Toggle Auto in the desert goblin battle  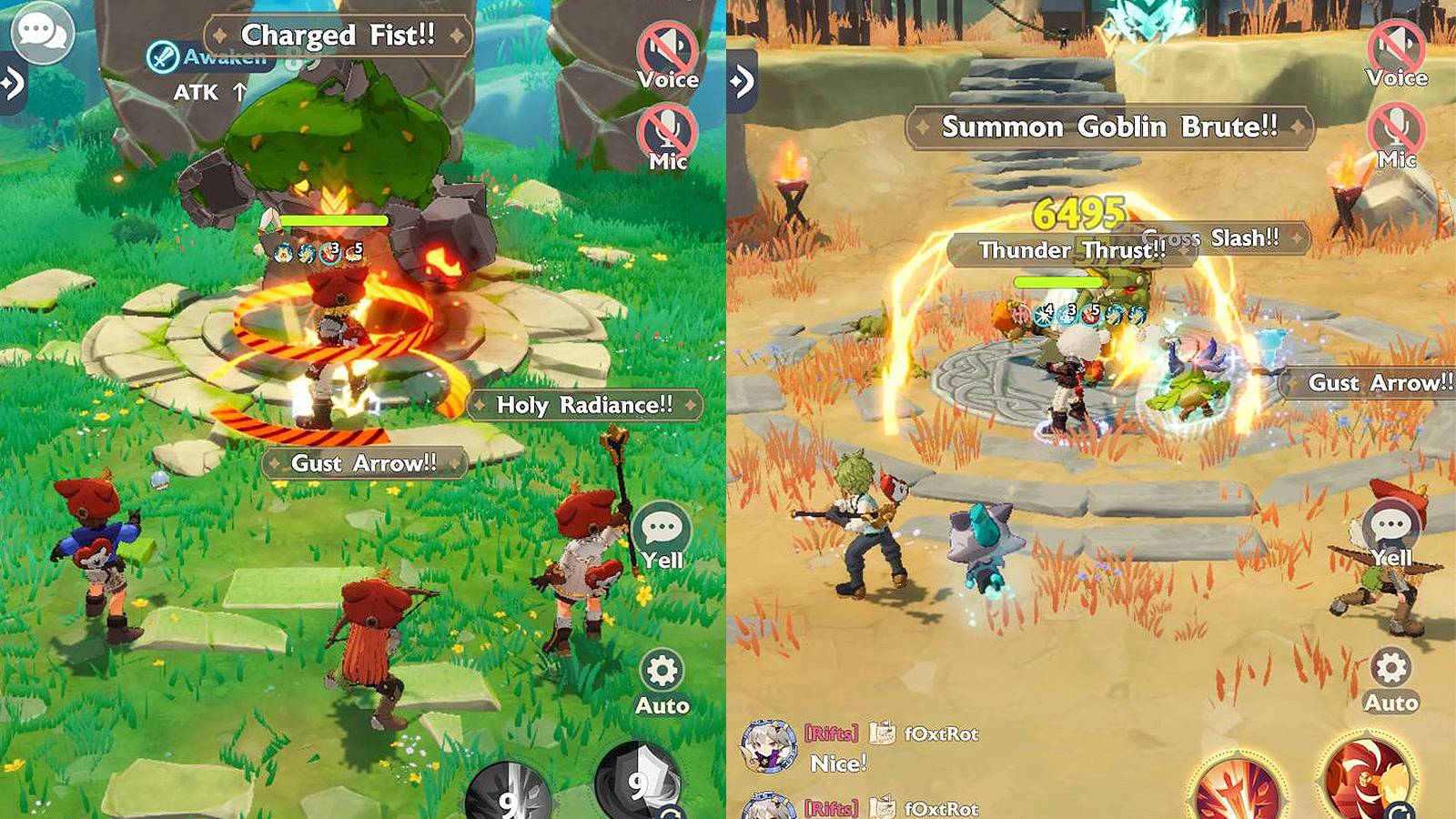(1390, 680)
